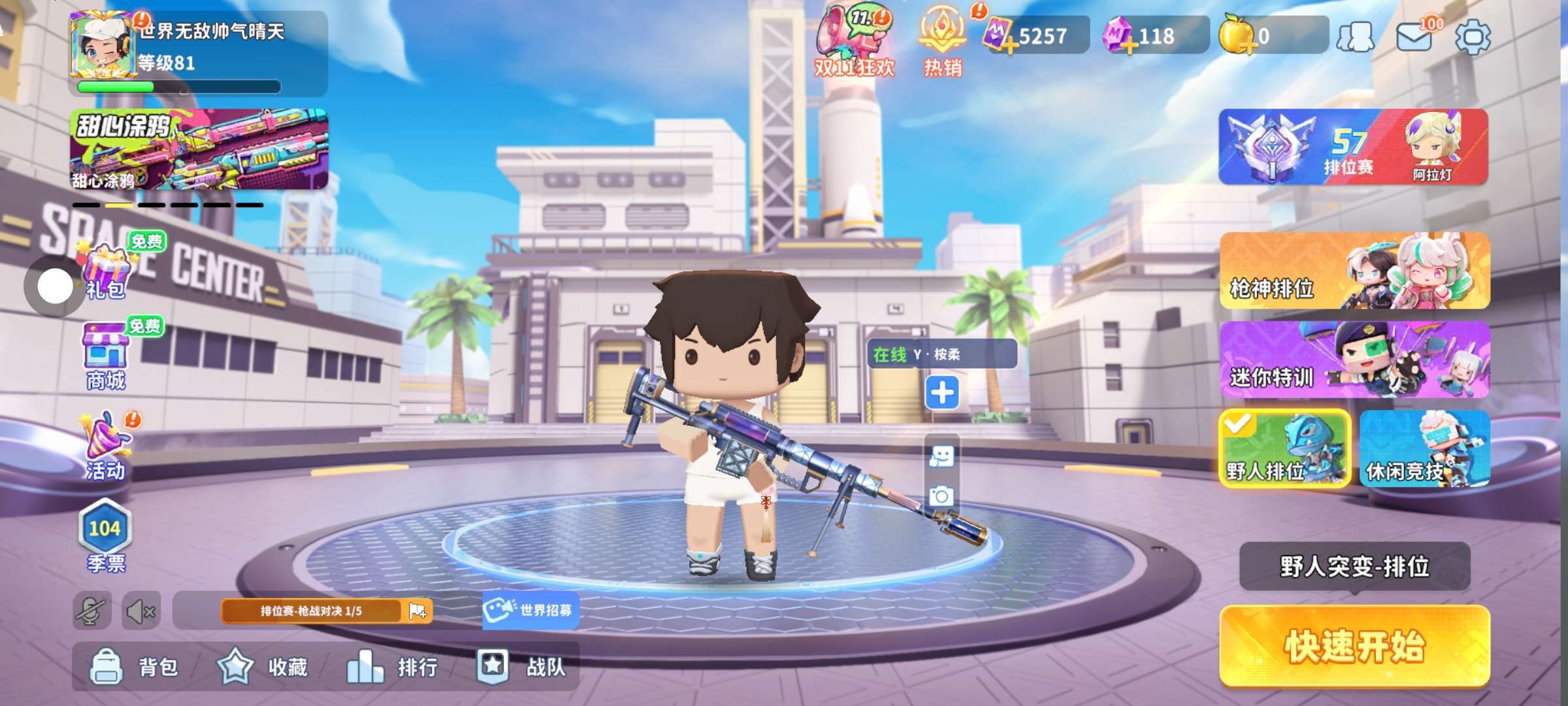Toggle the muted speaker icon
Image resolution: width=1568 pixels, height=706 pixels.
tap(140, 612)
